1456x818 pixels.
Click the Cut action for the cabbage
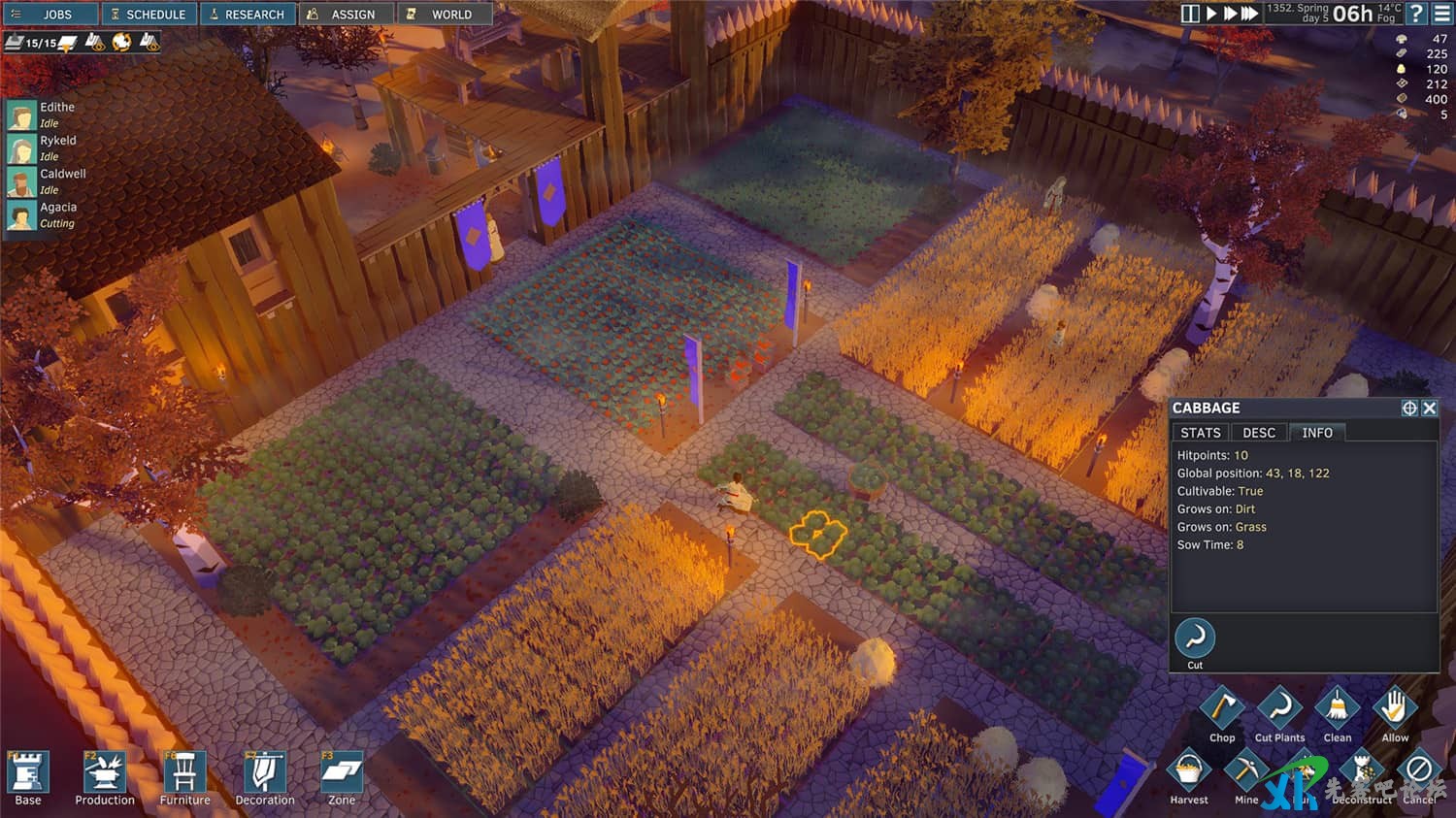(x=1195, y=639)
